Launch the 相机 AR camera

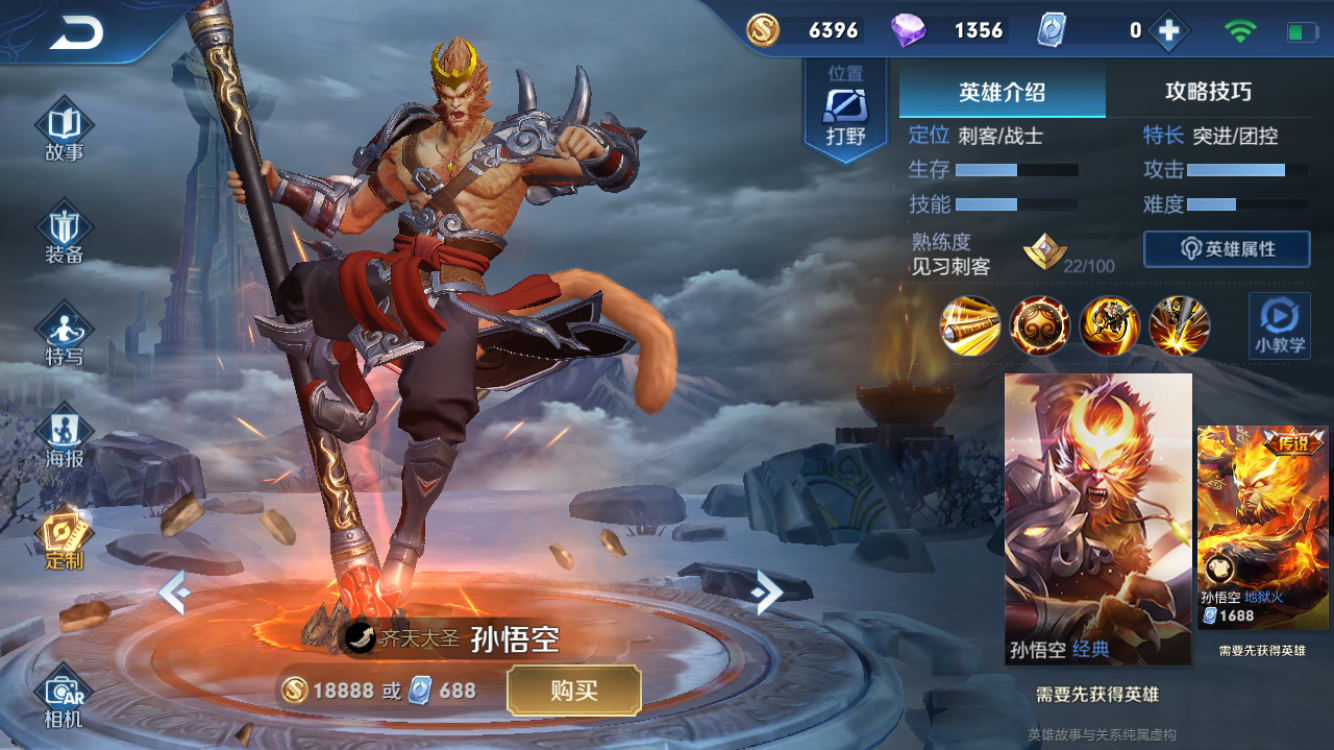[x=64, y=696]
